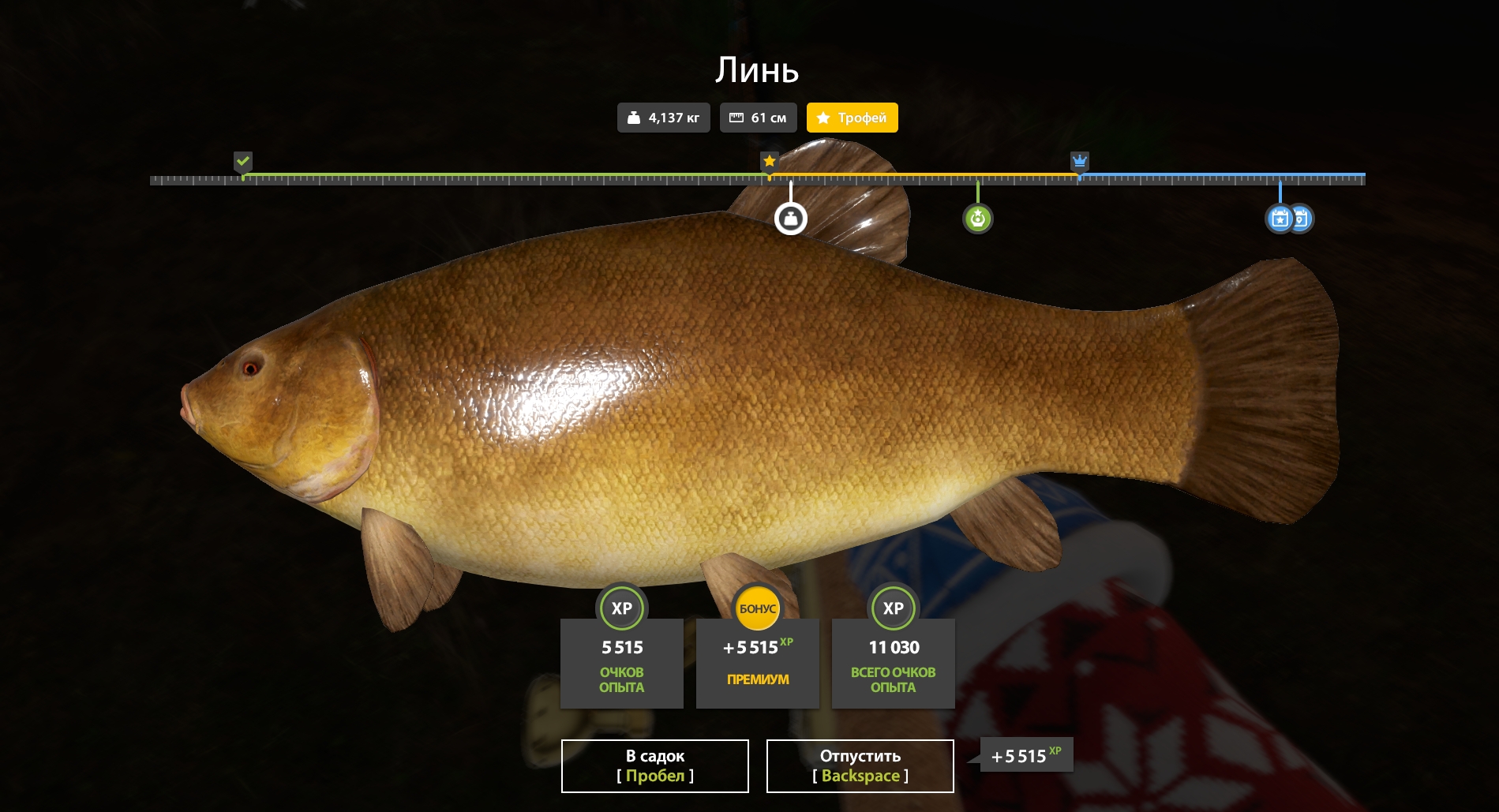Click the green round icon below the scale
Screen dimensions: 1499x812
point(977,219)
